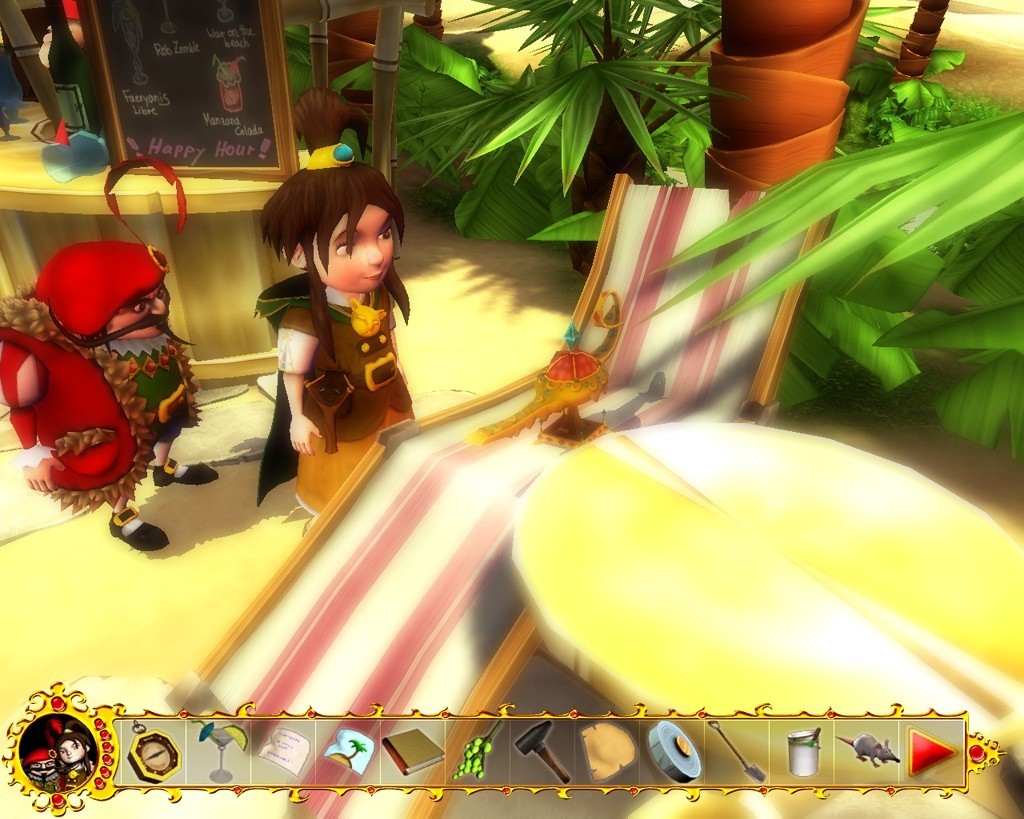This screenshot has width=1024, height=819.
Task: Choose the tan parchment map item
Action: click(x=607, y=751)
